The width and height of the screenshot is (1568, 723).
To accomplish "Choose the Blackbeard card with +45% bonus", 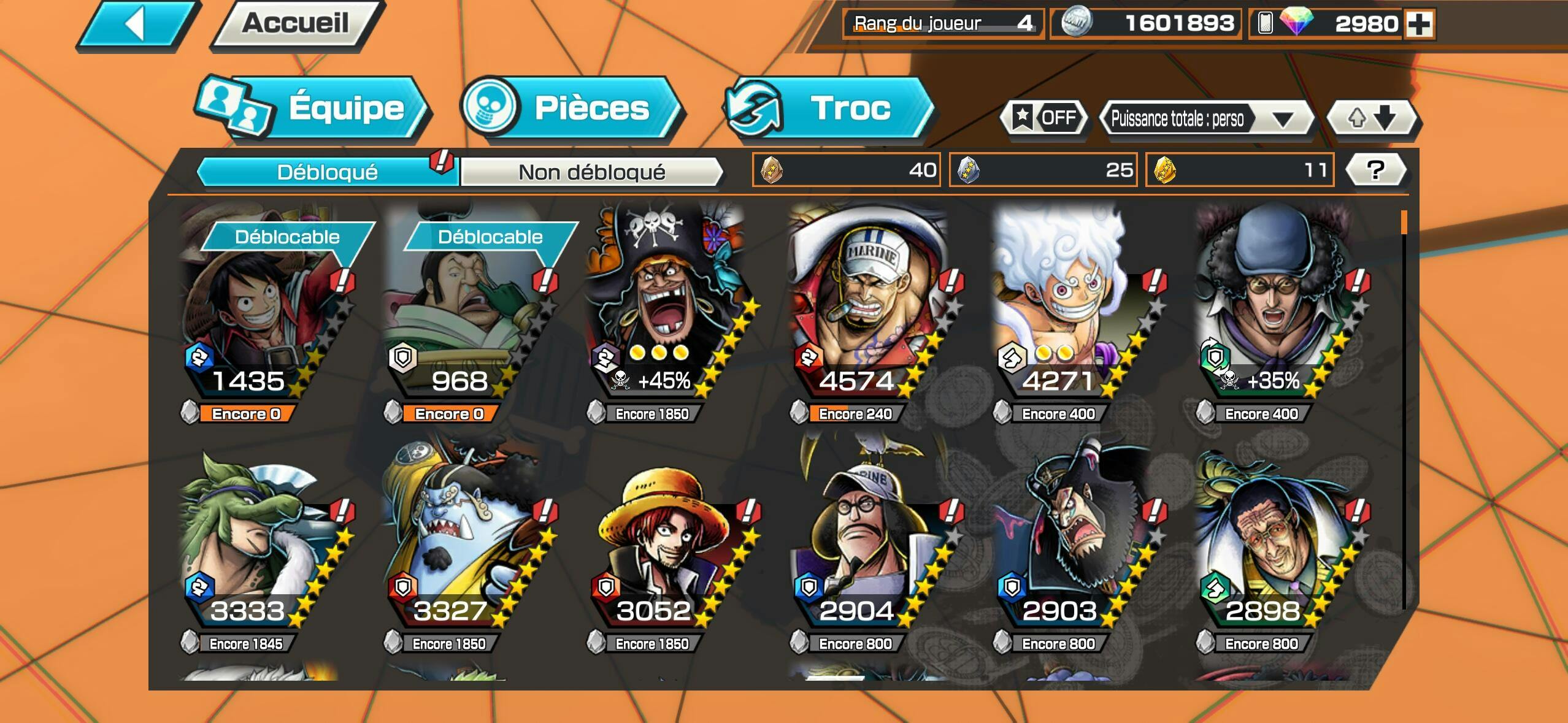I will [664, 307].
